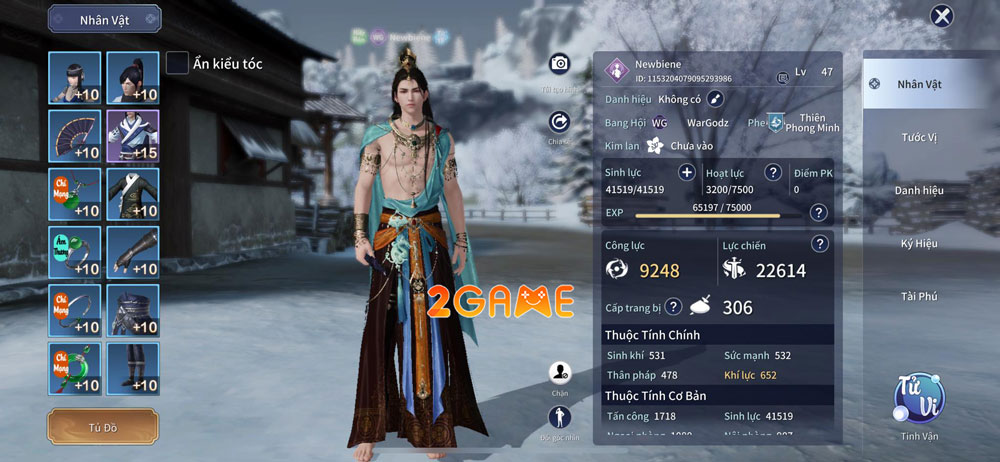Edit the Danh hiệu title pencil icon
Viewport: 1000px width, 462px height.
(x=715, y=98)
